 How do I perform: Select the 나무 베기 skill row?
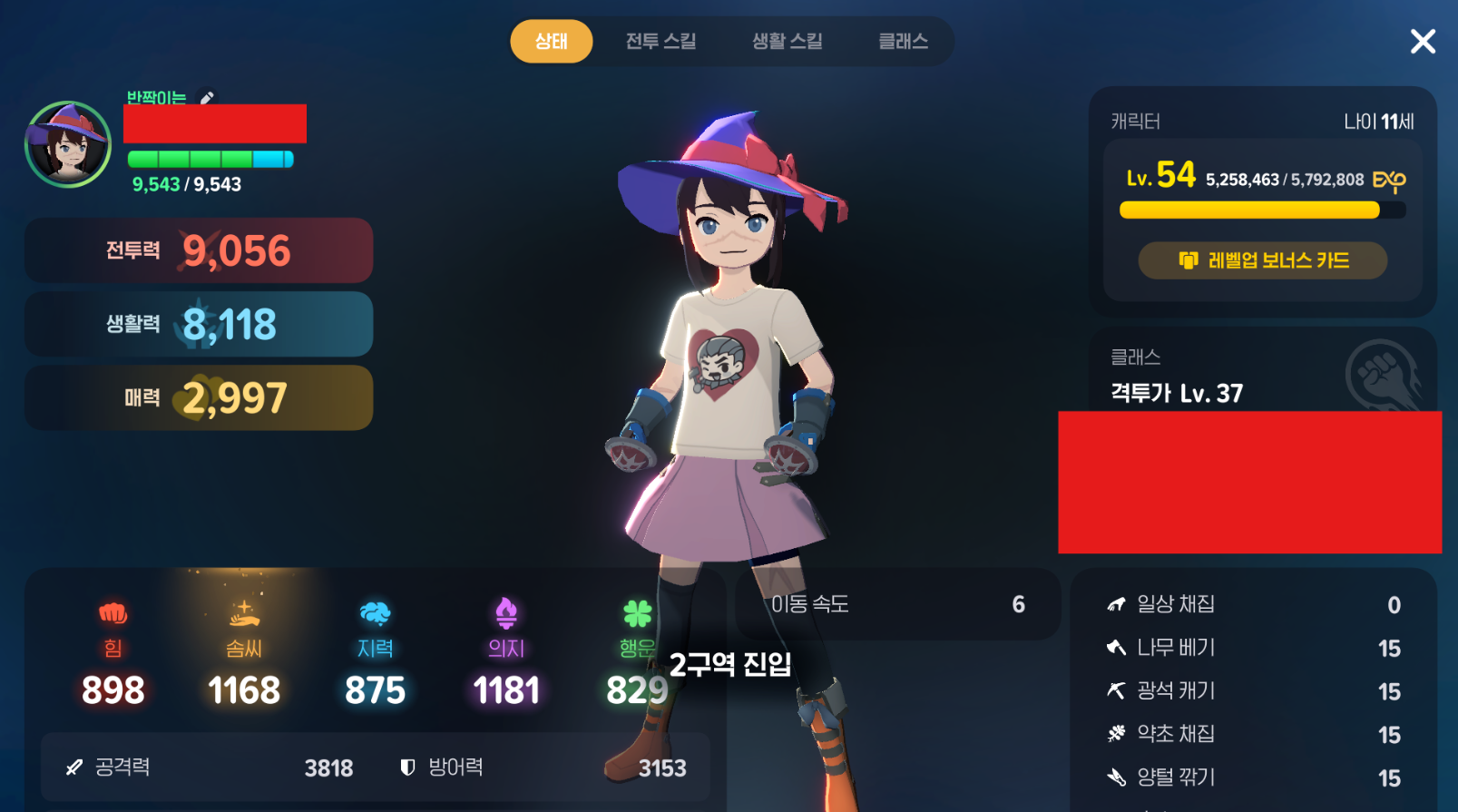(1253, 648)
